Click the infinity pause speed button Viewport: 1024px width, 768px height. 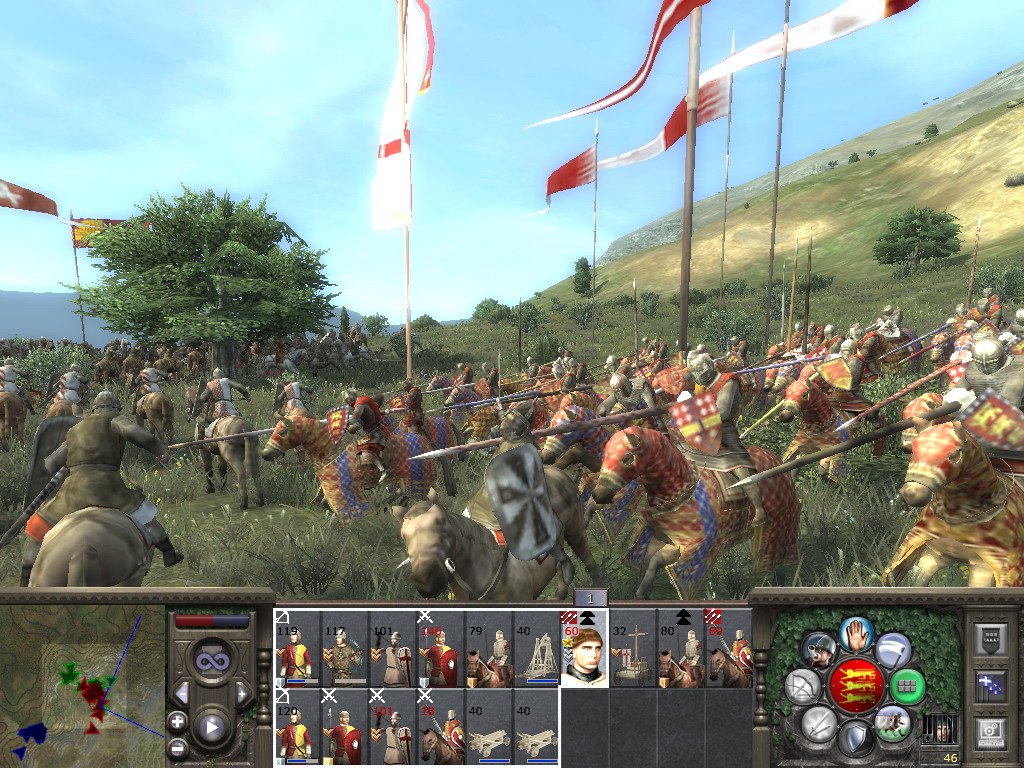pyautogui.click(x=211, y=661)
